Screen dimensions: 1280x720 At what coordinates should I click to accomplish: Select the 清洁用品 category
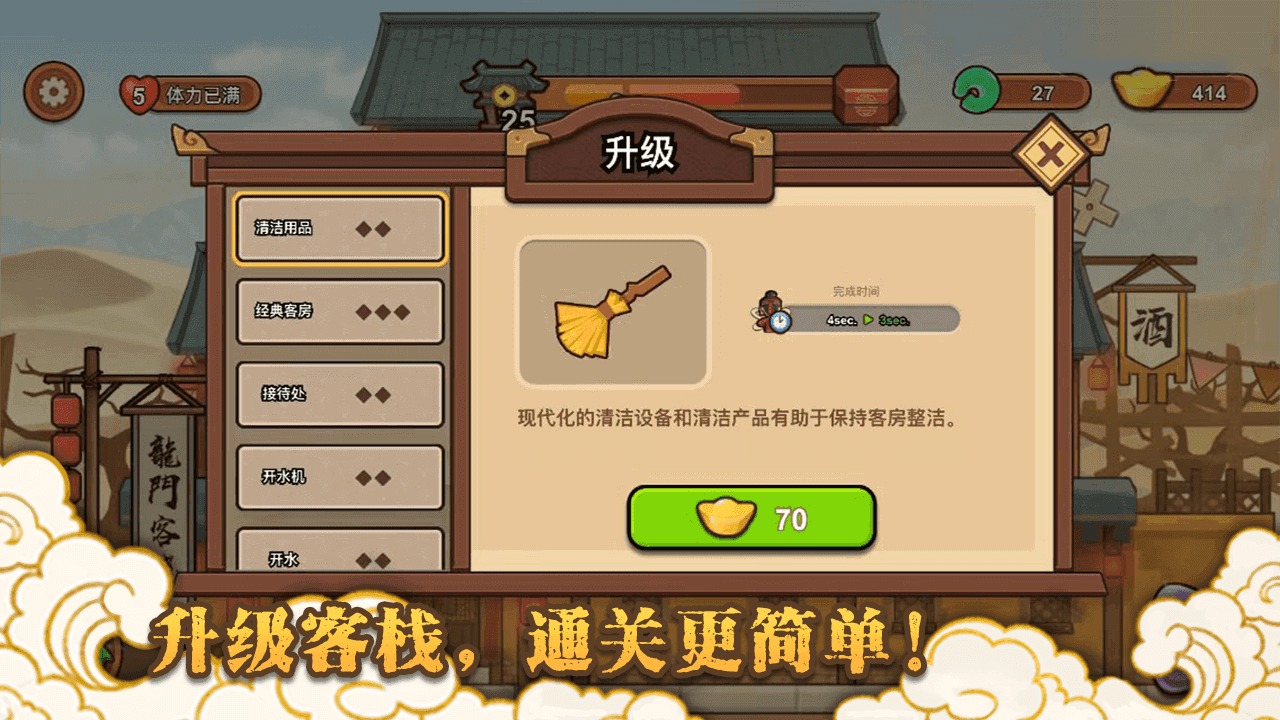(339, 229)
